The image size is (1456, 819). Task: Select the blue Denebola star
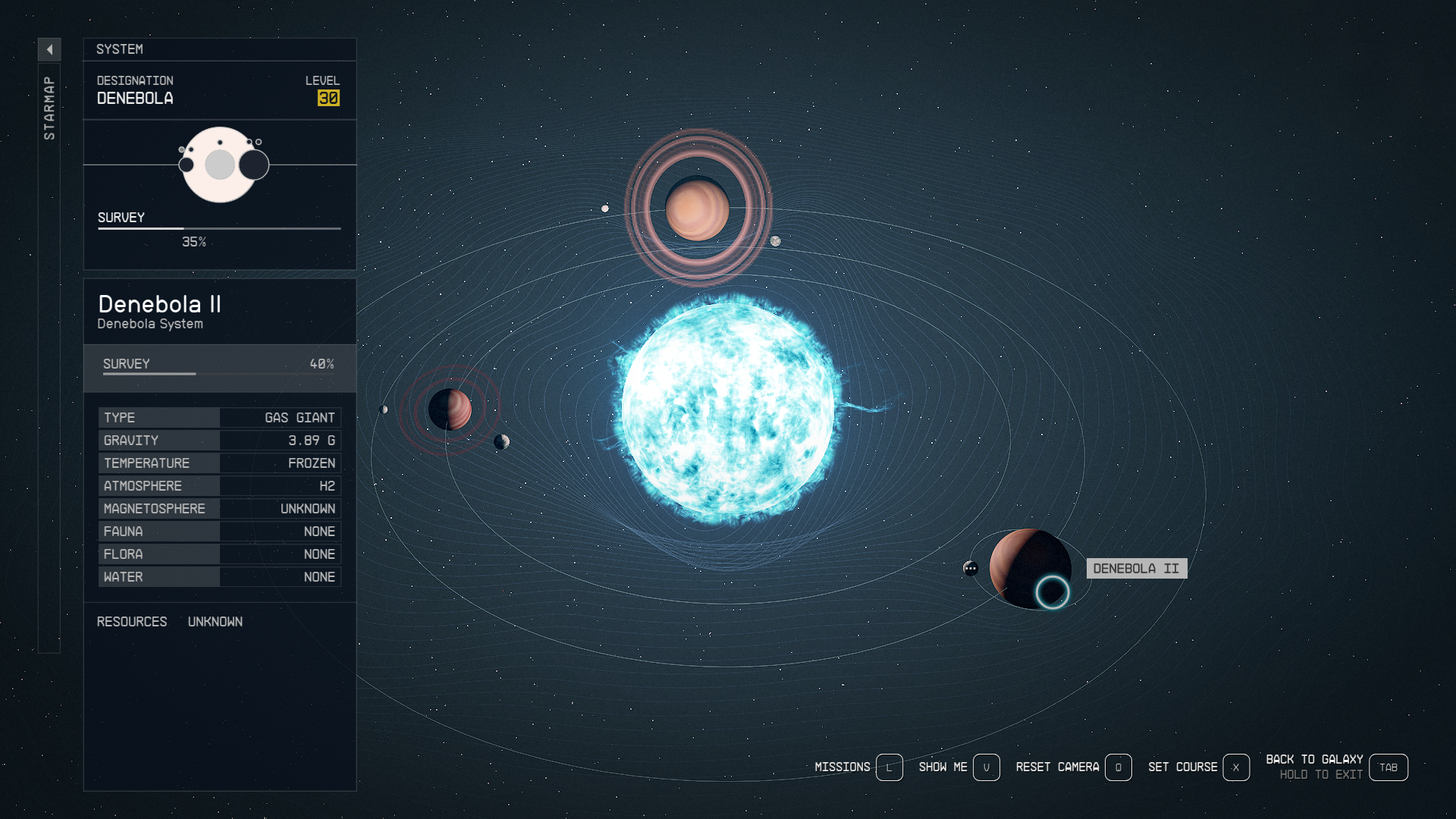click(x=727, y=409)
